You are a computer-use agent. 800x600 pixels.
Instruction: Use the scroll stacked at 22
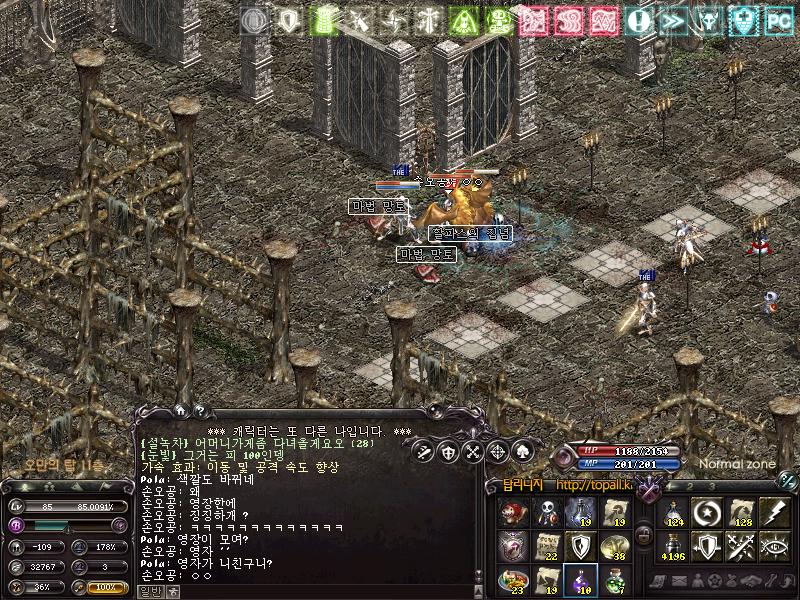tap(547, 546)
